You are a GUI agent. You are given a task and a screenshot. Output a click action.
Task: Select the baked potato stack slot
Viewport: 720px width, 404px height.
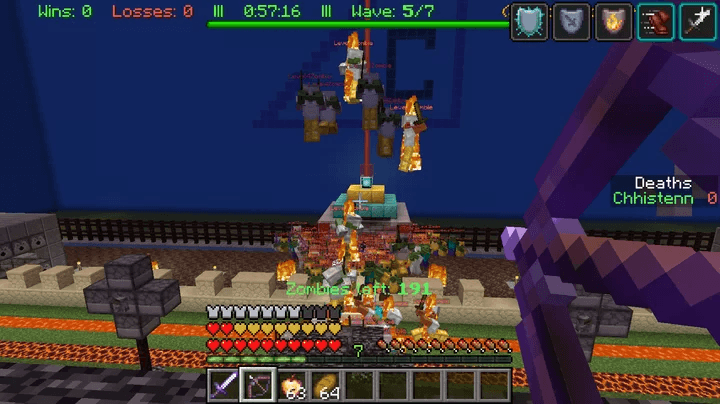coord(326,384)
